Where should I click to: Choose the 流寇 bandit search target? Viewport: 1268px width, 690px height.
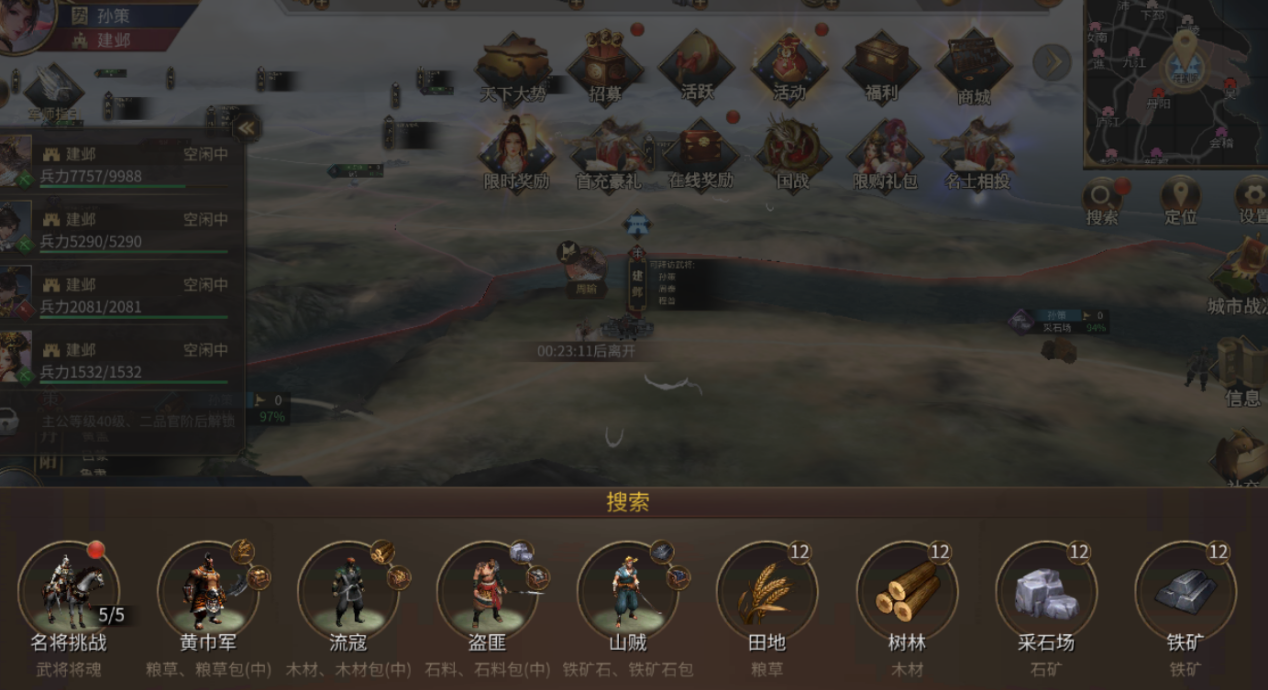(348, 592)
